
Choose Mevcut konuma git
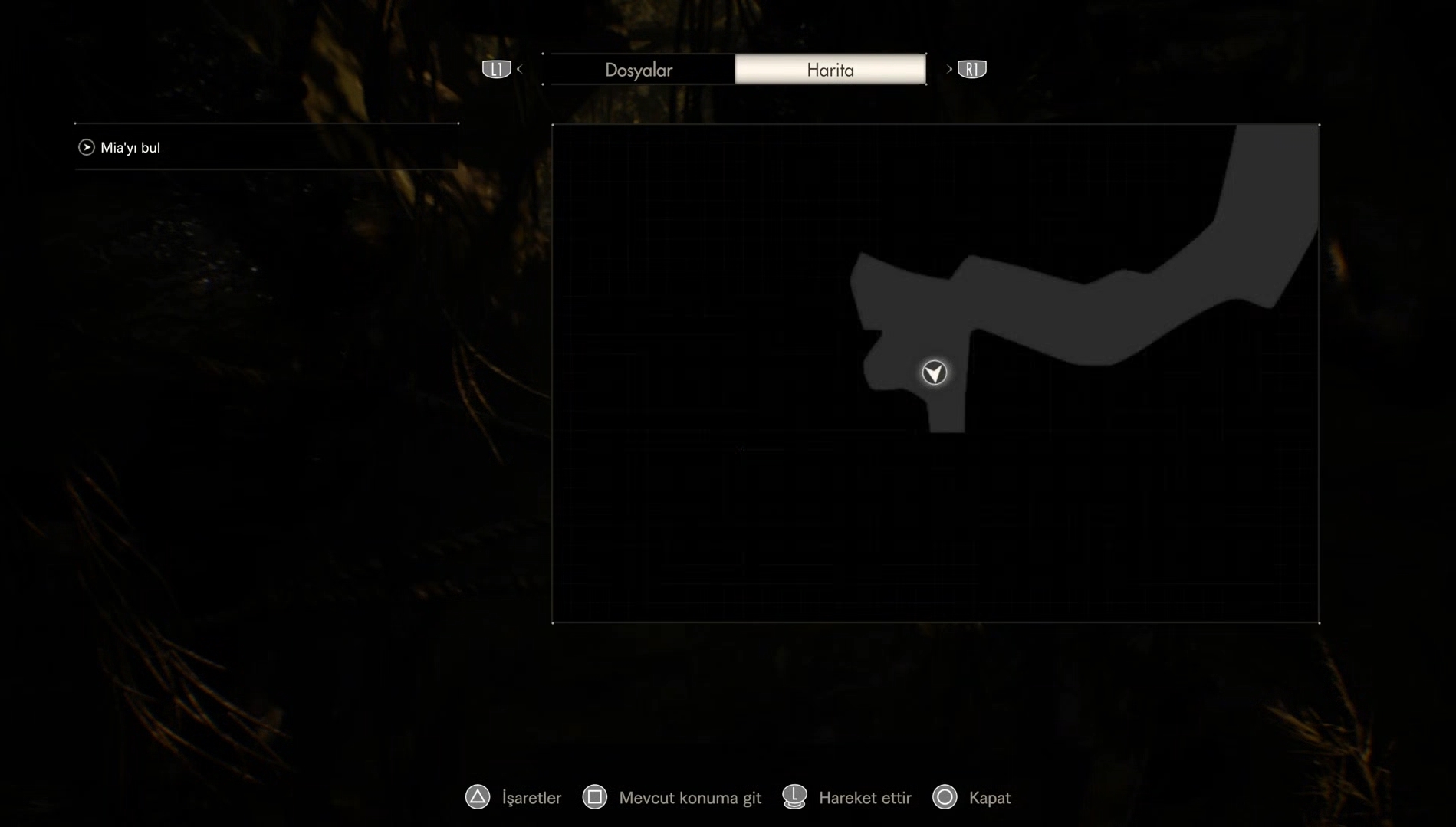pyautogui.click(x=672, y=797)
